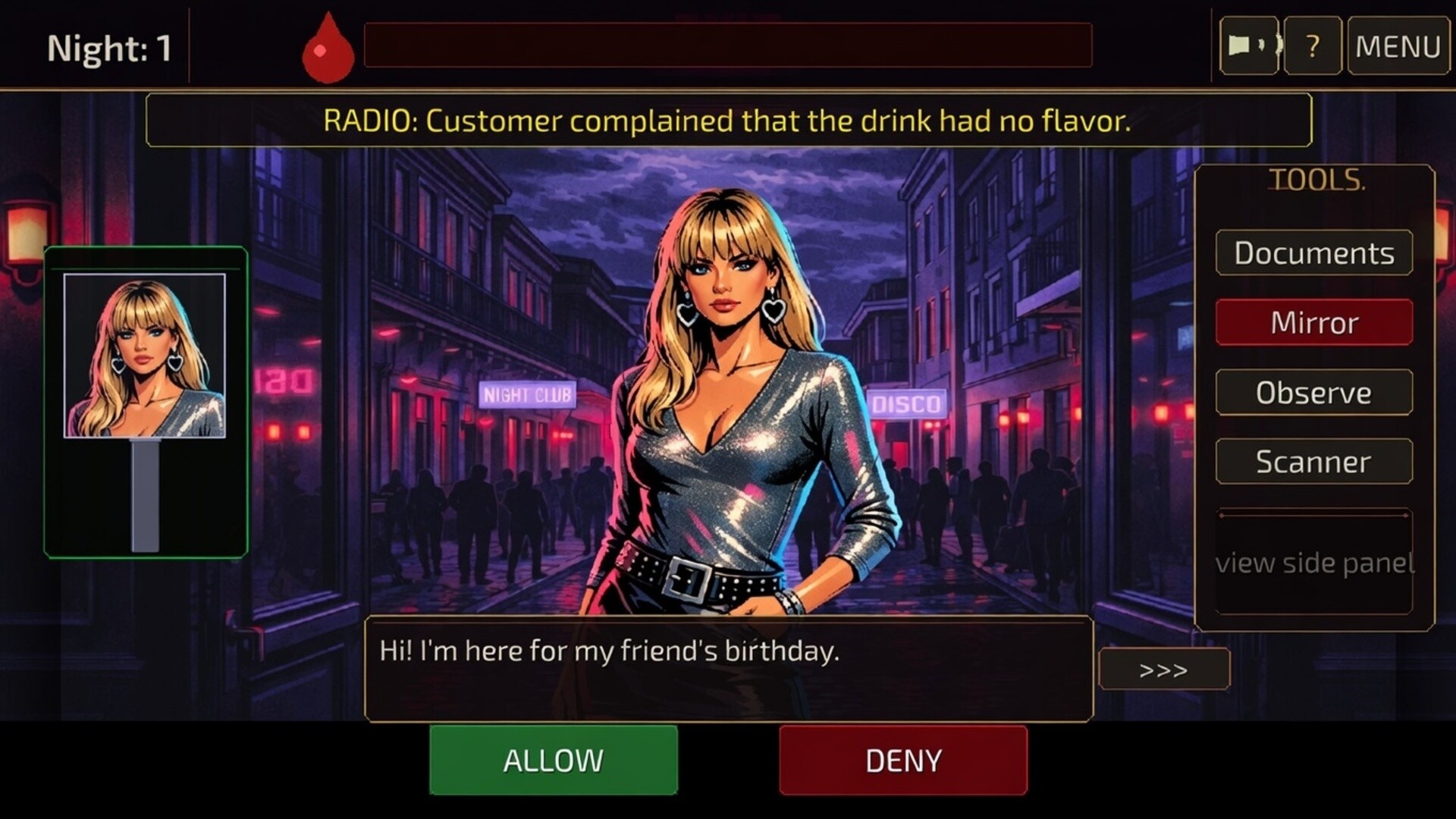The height and width of the screenshot is (819, 1456).
Task: Click the Night: 1 header
Action: pyautogui.click(x=111, y=47)
